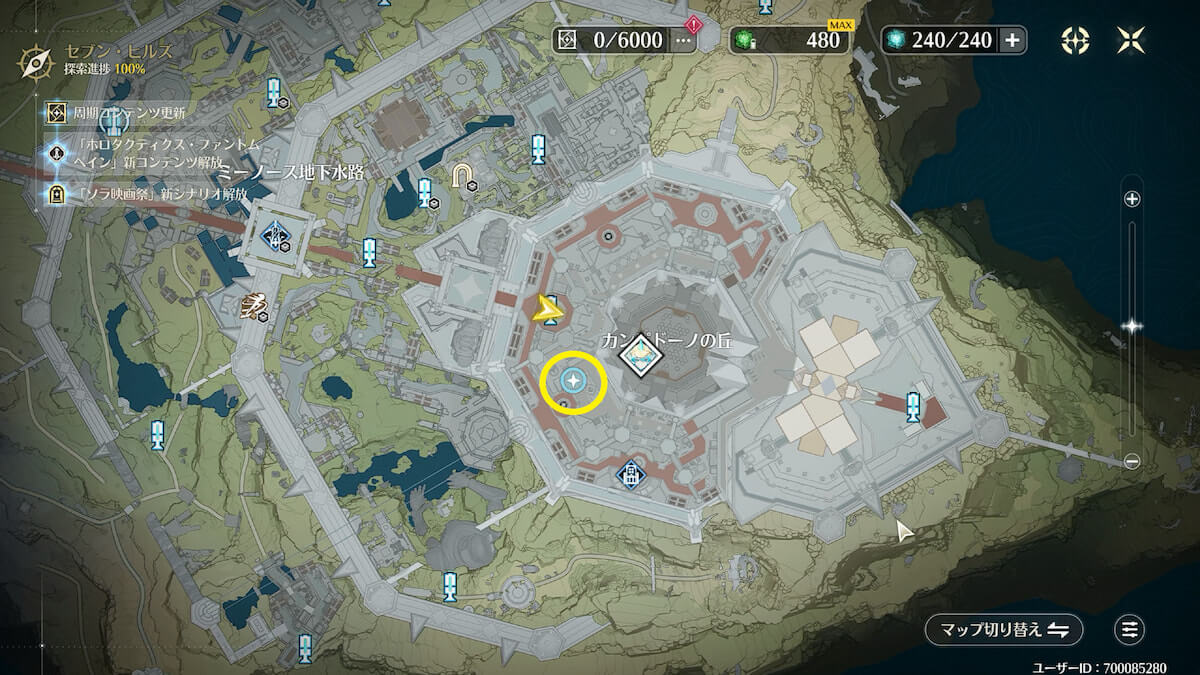Open the map pin markers tool

1075,40
